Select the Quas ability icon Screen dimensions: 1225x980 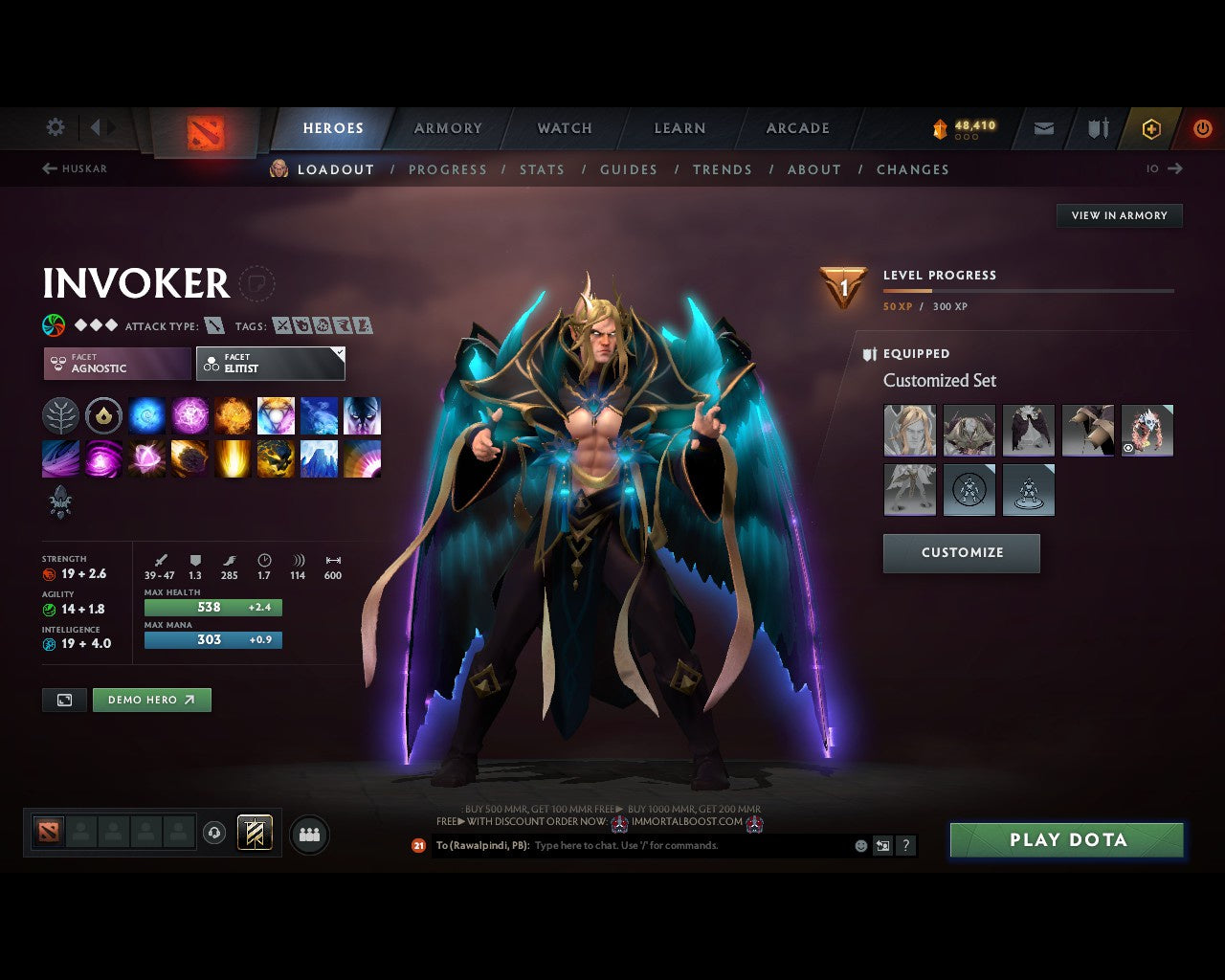146,415
